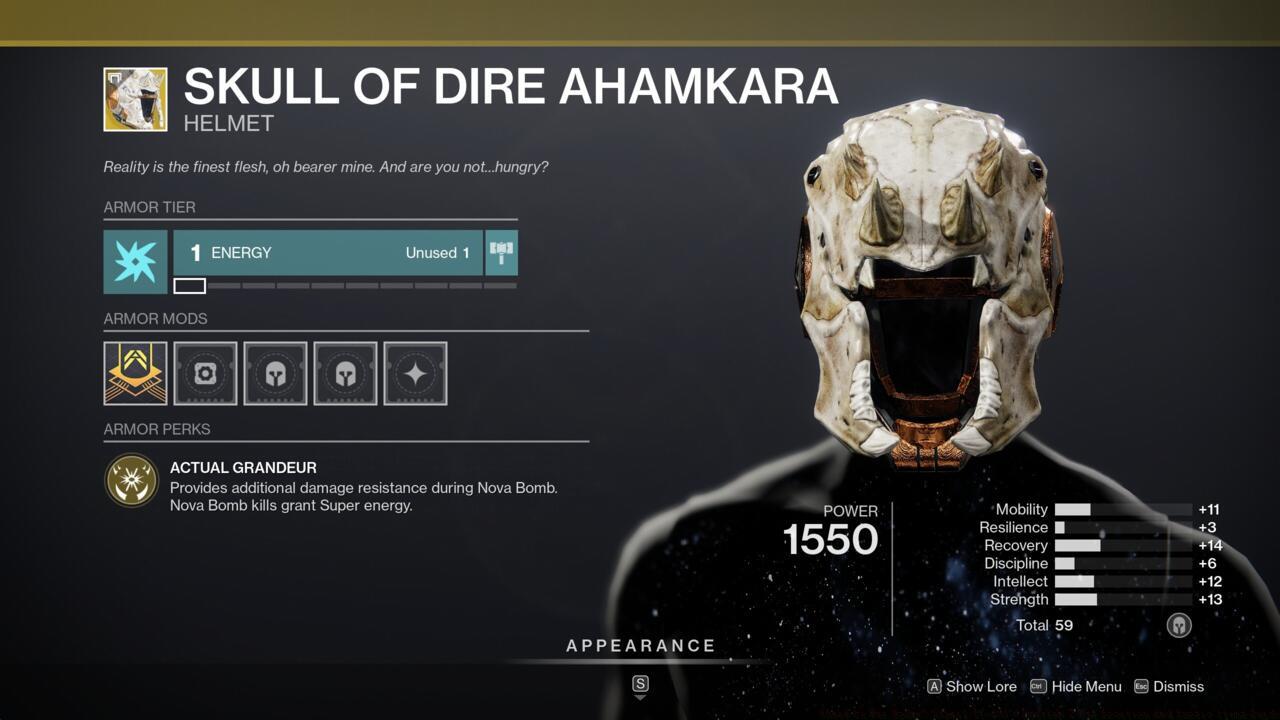Click the star-shaped artifice mod socket
This screenshot has width=1280, height=720.
tap(415, 373)
